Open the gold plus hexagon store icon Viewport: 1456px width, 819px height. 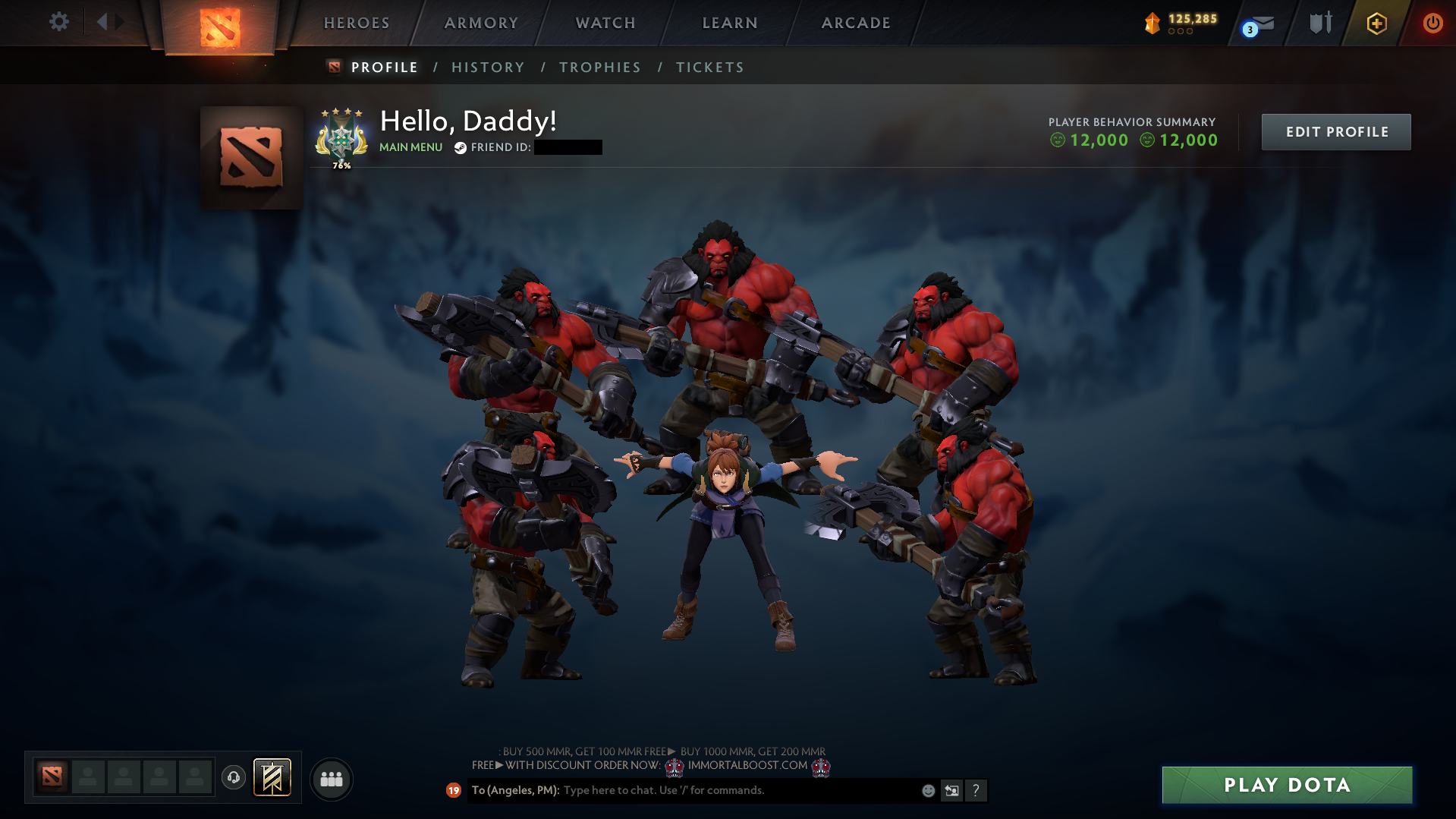(1376, 23)
